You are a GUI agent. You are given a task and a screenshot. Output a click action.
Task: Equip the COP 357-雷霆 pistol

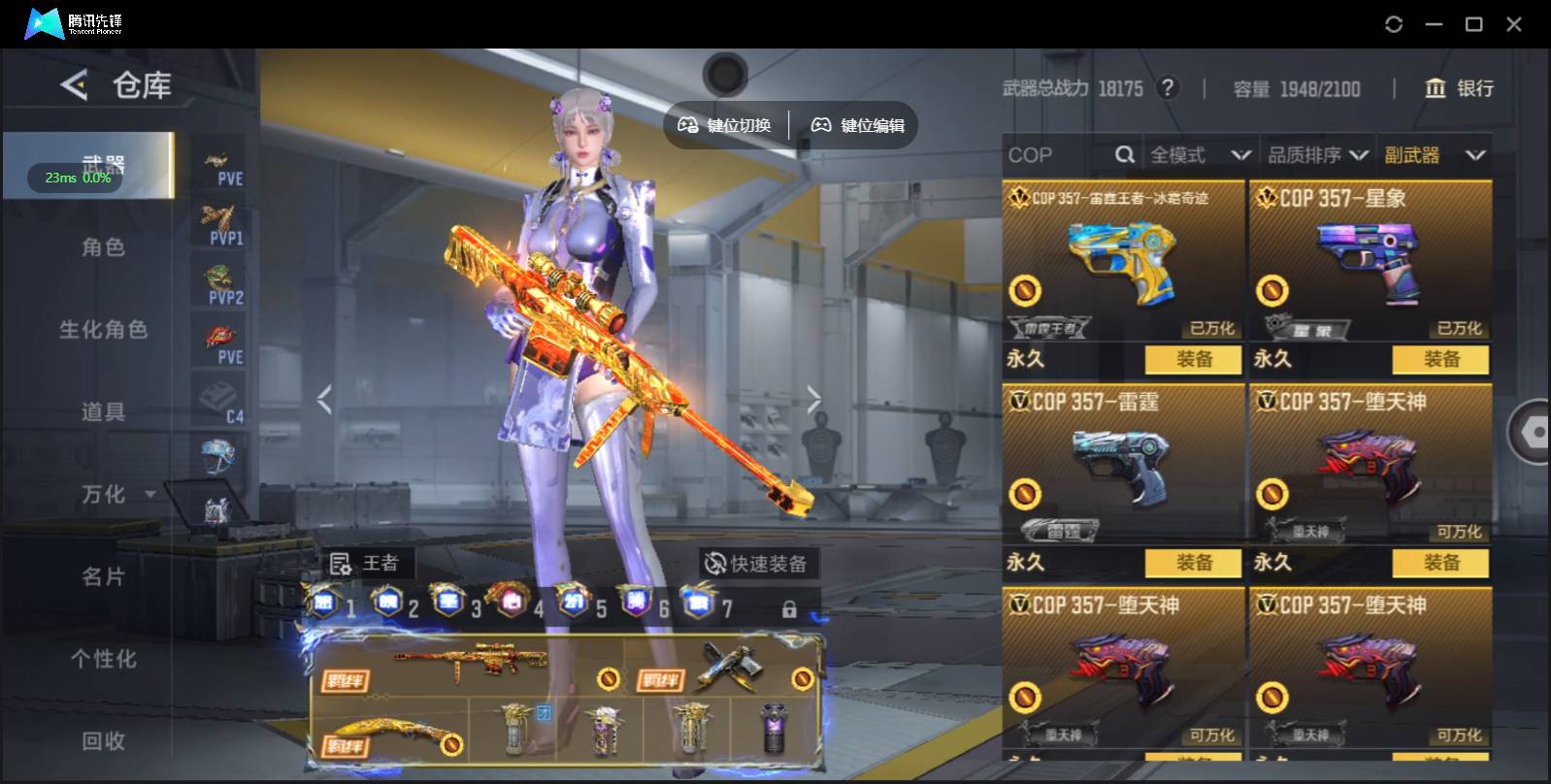1193,563
